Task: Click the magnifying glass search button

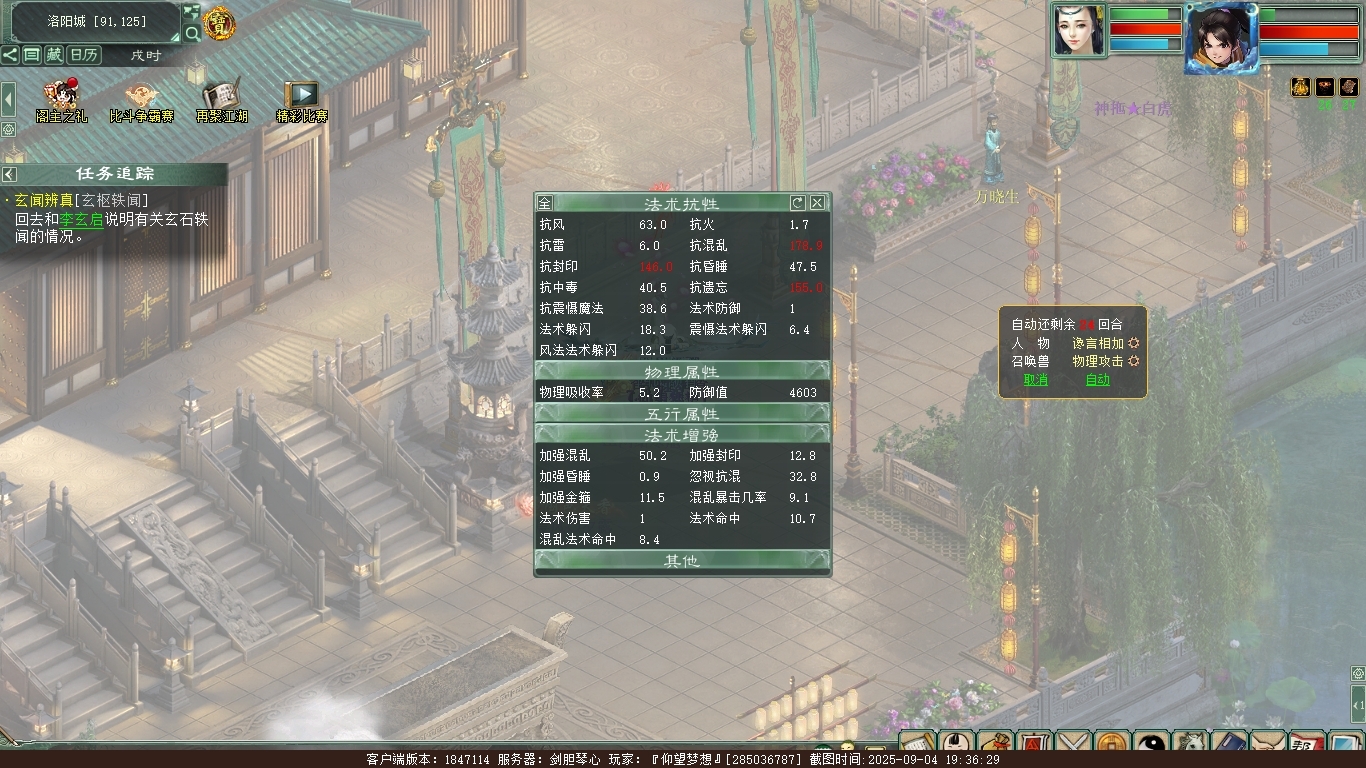Action: pyautogui.click(x=192, y=34)
